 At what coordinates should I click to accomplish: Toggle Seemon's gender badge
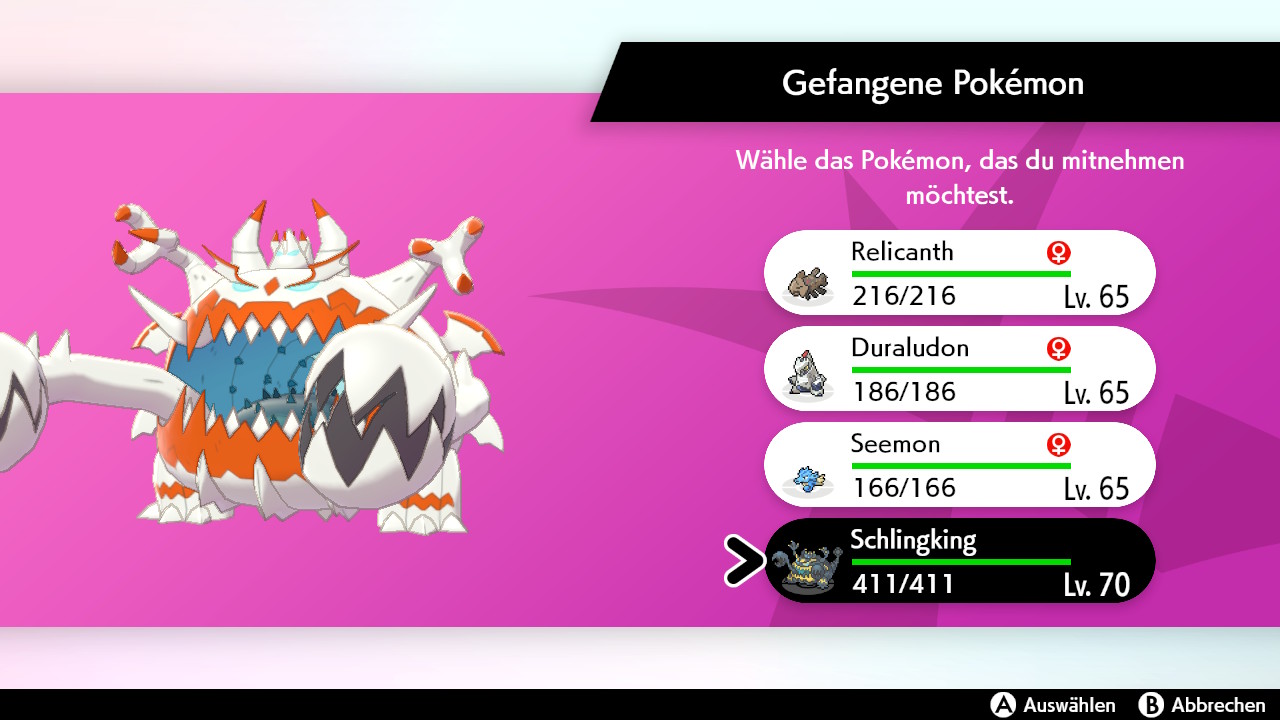(1057, 444)
